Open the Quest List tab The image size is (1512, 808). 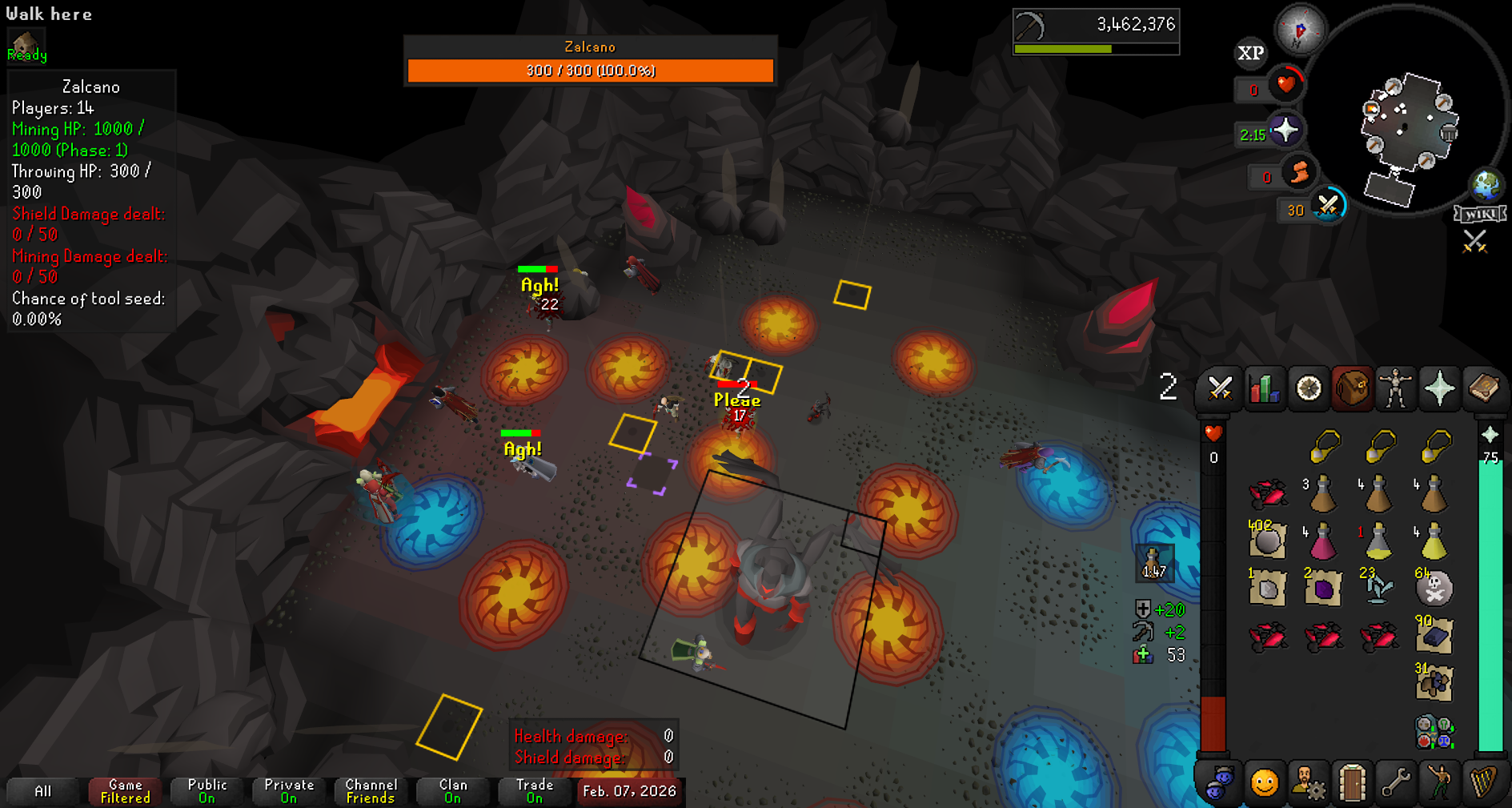point(1309,389)
